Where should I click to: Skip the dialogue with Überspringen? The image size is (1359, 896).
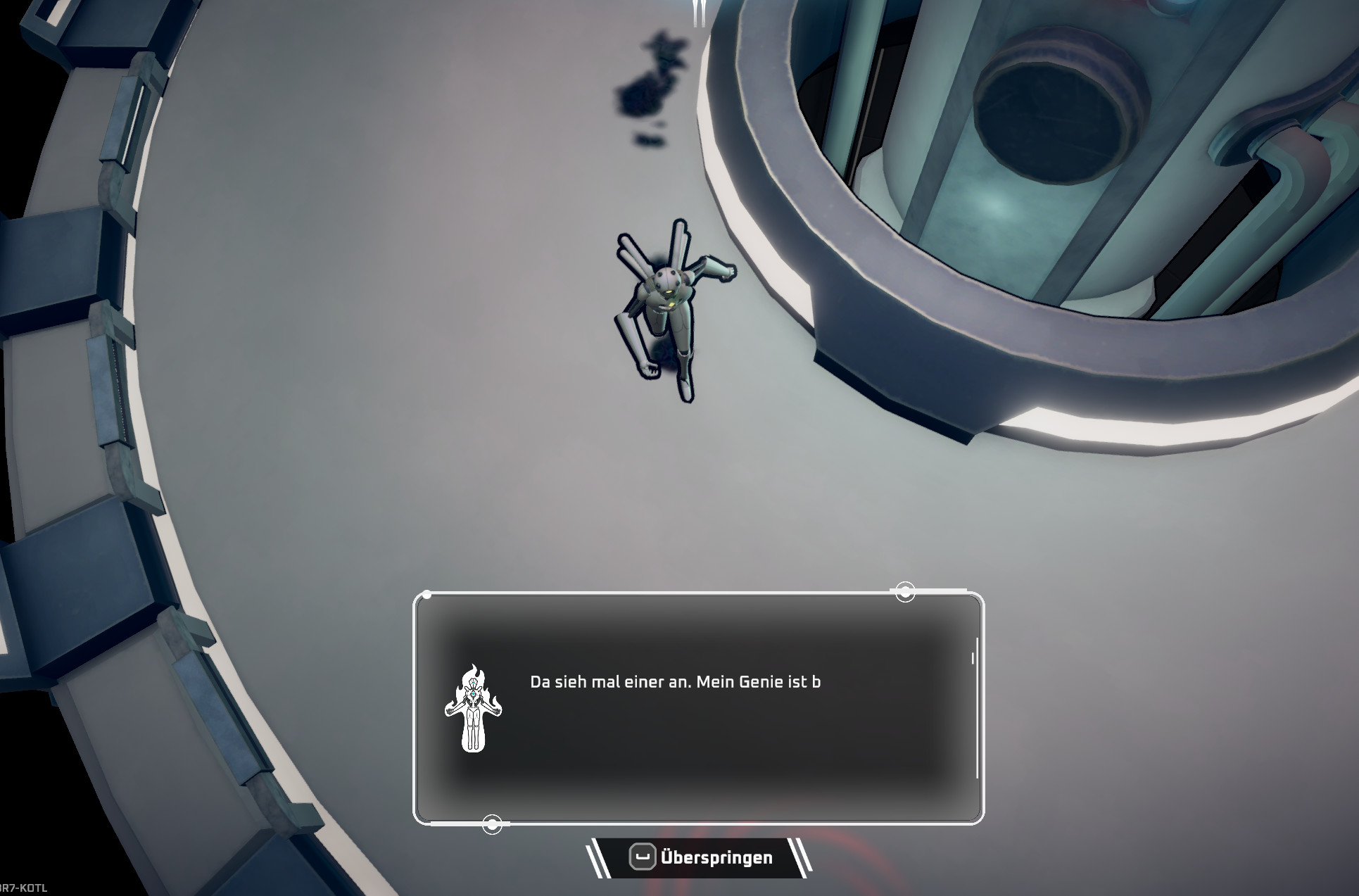click(x=700, y=857)
